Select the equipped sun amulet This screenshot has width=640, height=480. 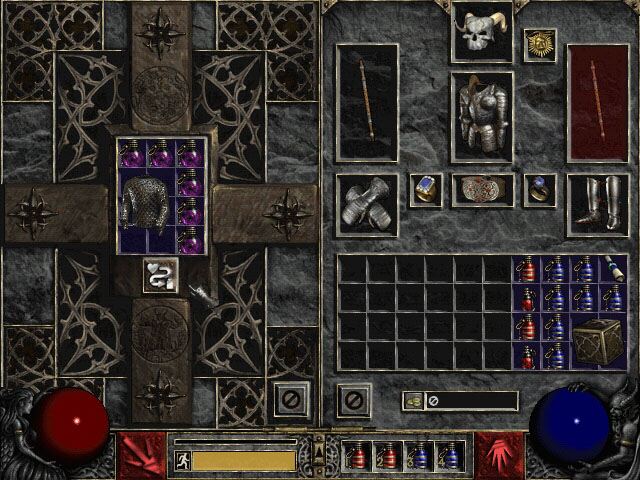coord(540,45)
